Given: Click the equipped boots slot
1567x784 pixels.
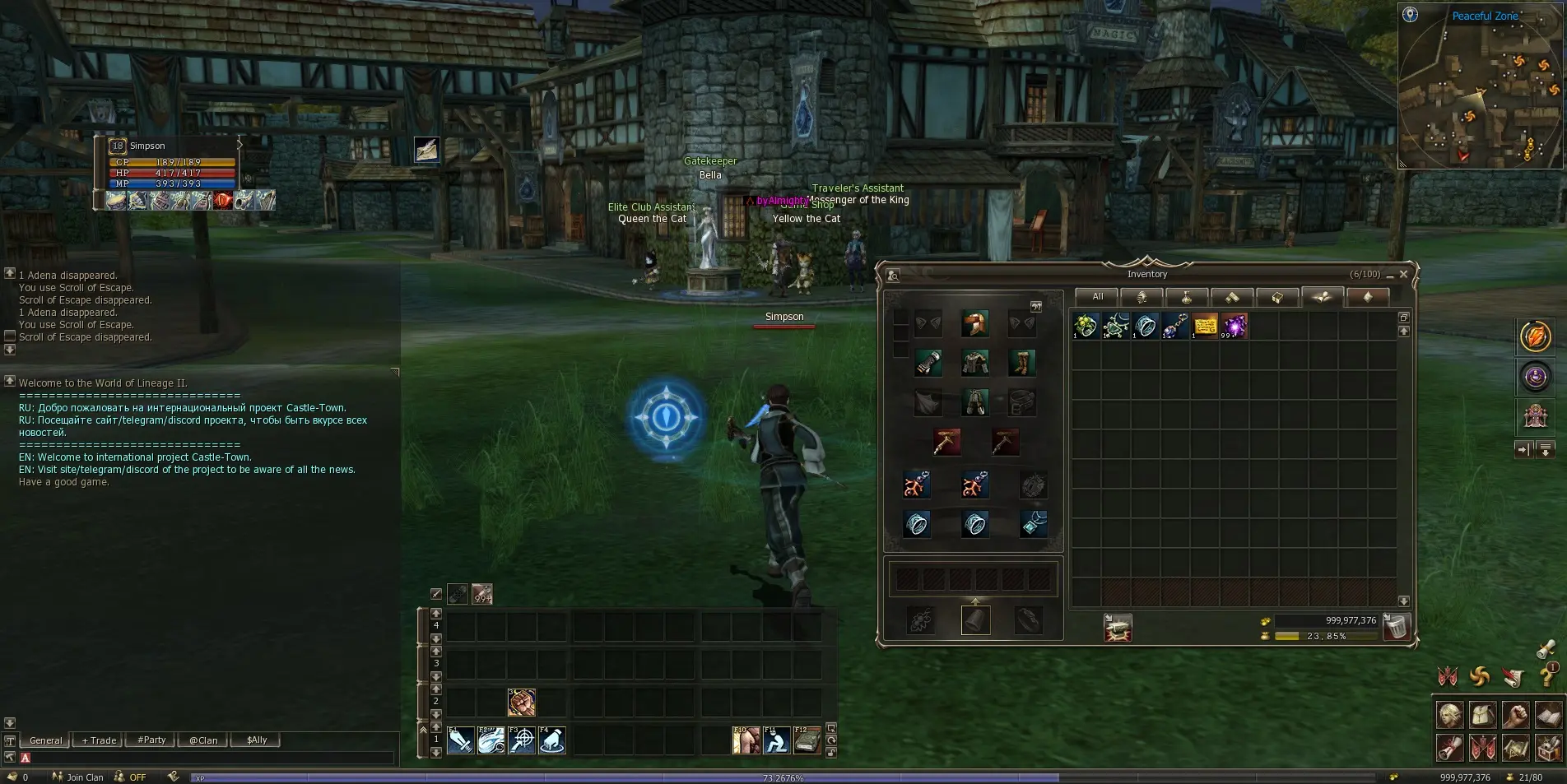Looking at the screenshot, I should (1021, 362).
